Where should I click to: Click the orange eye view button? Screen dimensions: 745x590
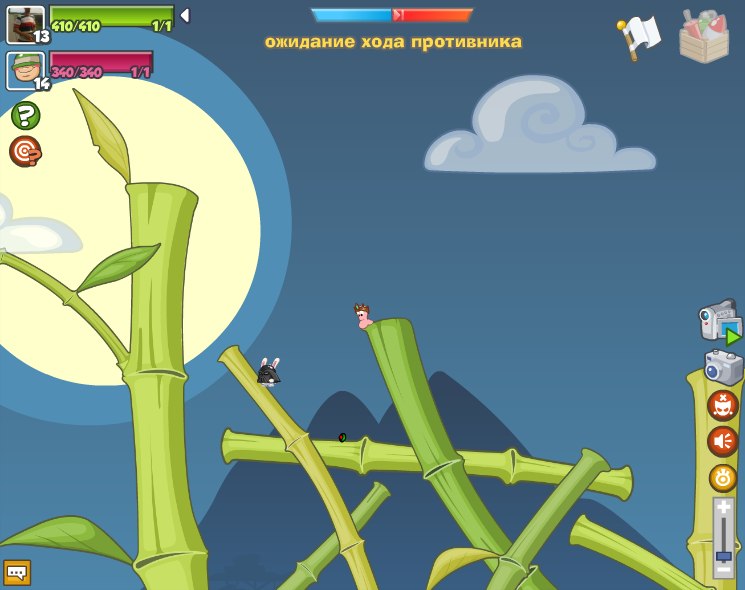click(x=723, y=478)
